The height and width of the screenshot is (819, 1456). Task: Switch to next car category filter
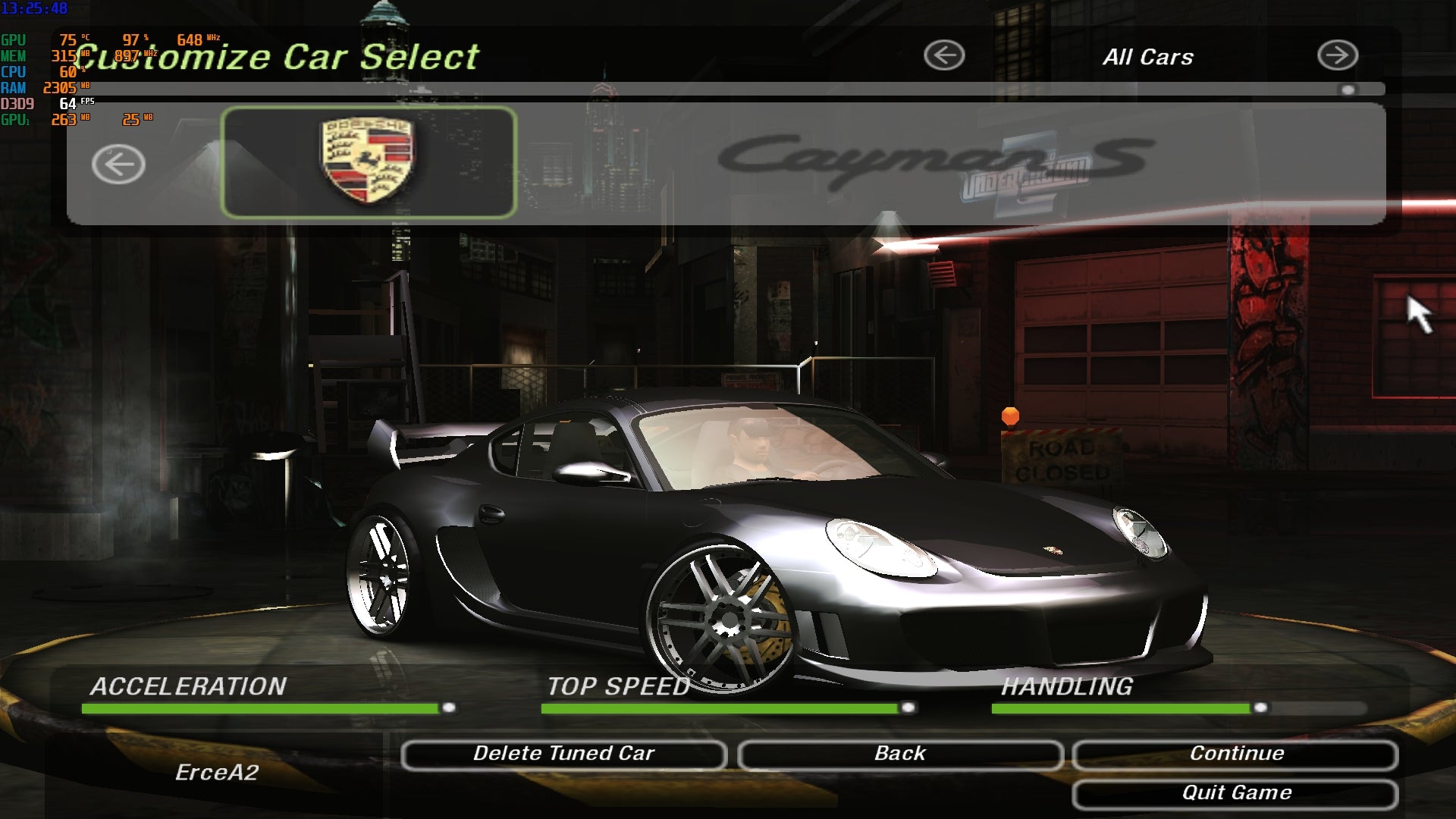(1337, 55)
